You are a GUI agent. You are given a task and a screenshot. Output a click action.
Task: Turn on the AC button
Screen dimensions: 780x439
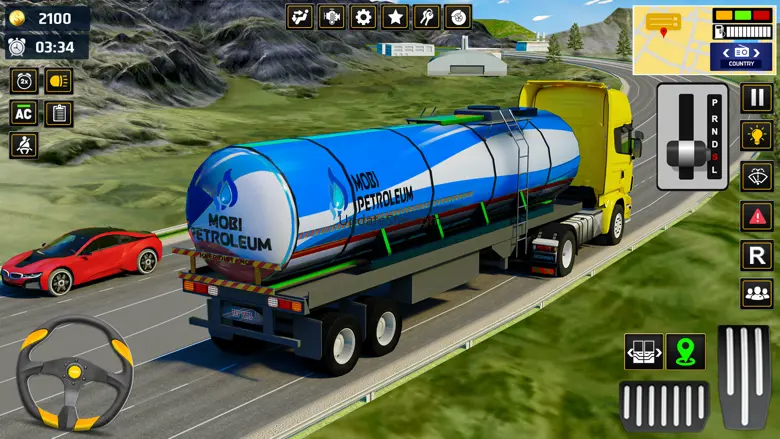pos(24,113)
